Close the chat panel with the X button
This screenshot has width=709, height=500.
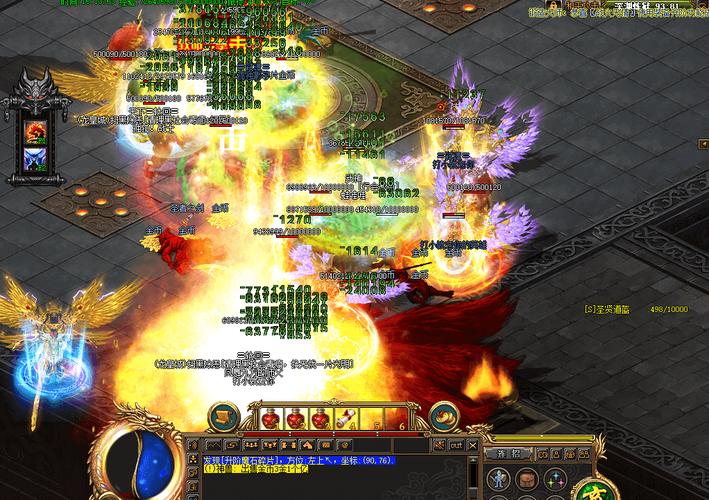[x=472, y=445]
